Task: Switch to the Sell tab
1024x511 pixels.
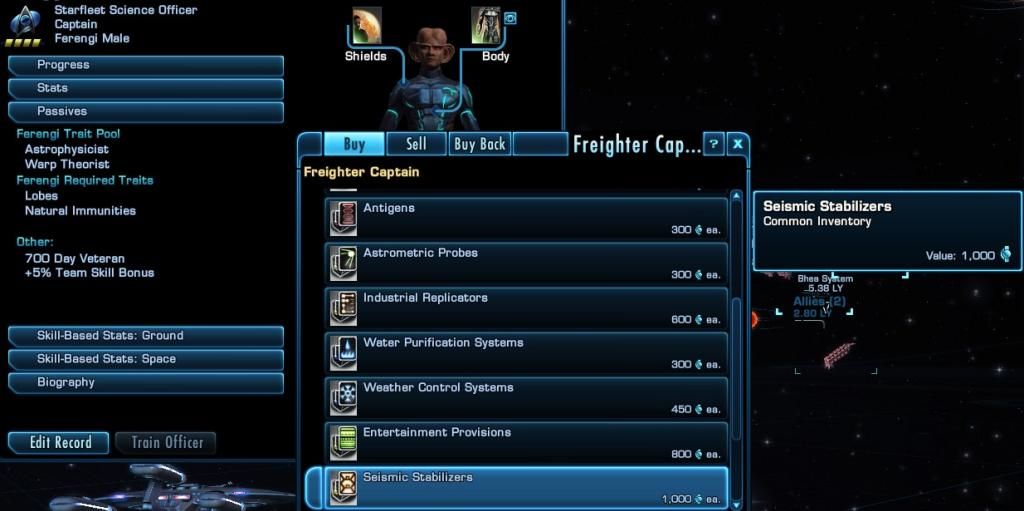Action: coord(416,144)
